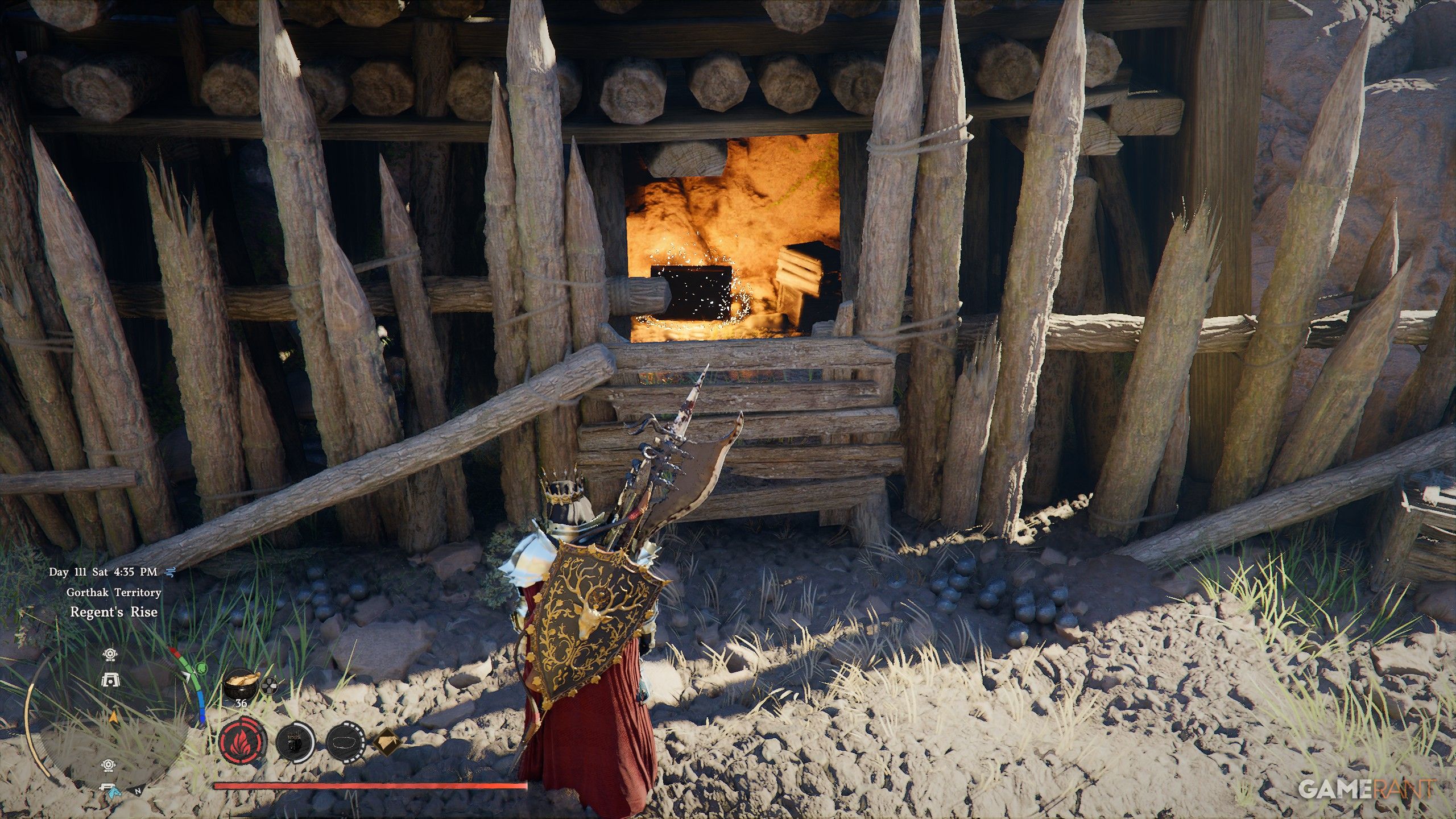Click the blue horse marker on the minimap
Image resolution: width=1456 pixels, height=819 pixels.
[x=110, y=789]
